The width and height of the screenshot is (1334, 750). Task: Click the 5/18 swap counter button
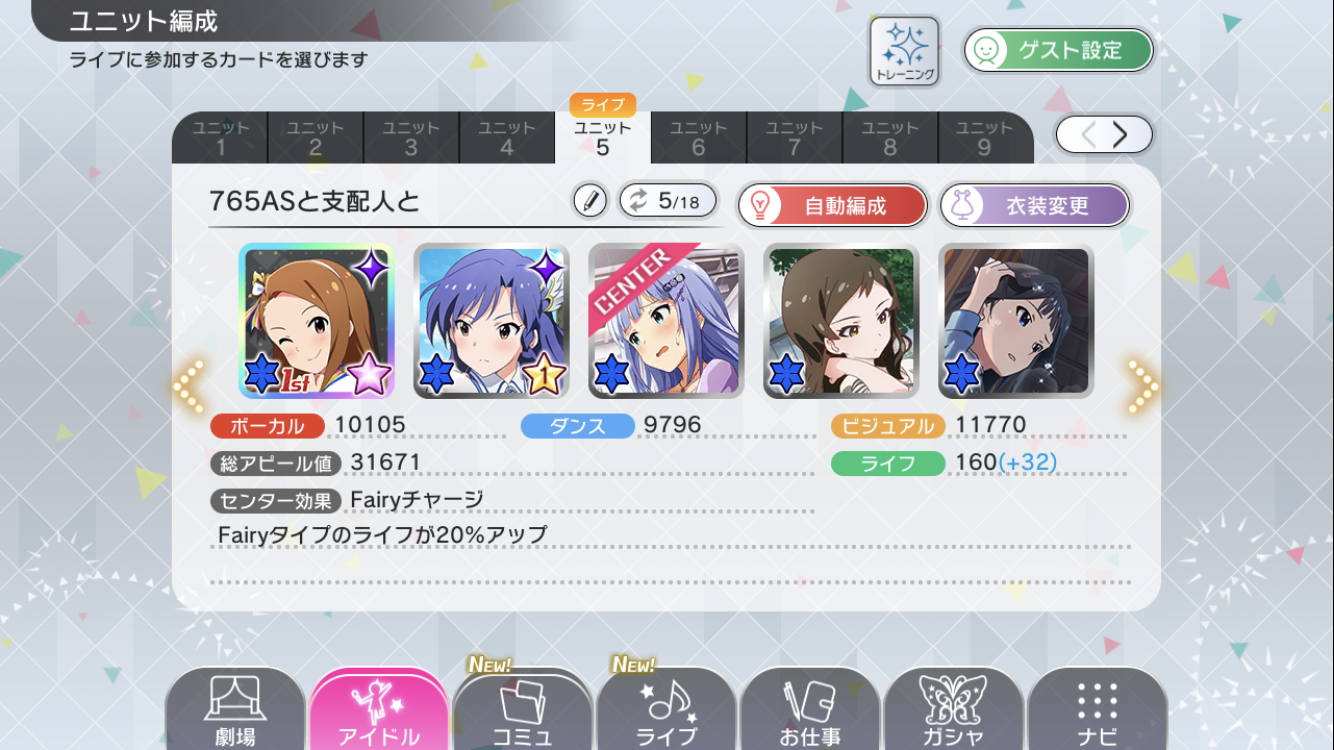click(667, 201)
